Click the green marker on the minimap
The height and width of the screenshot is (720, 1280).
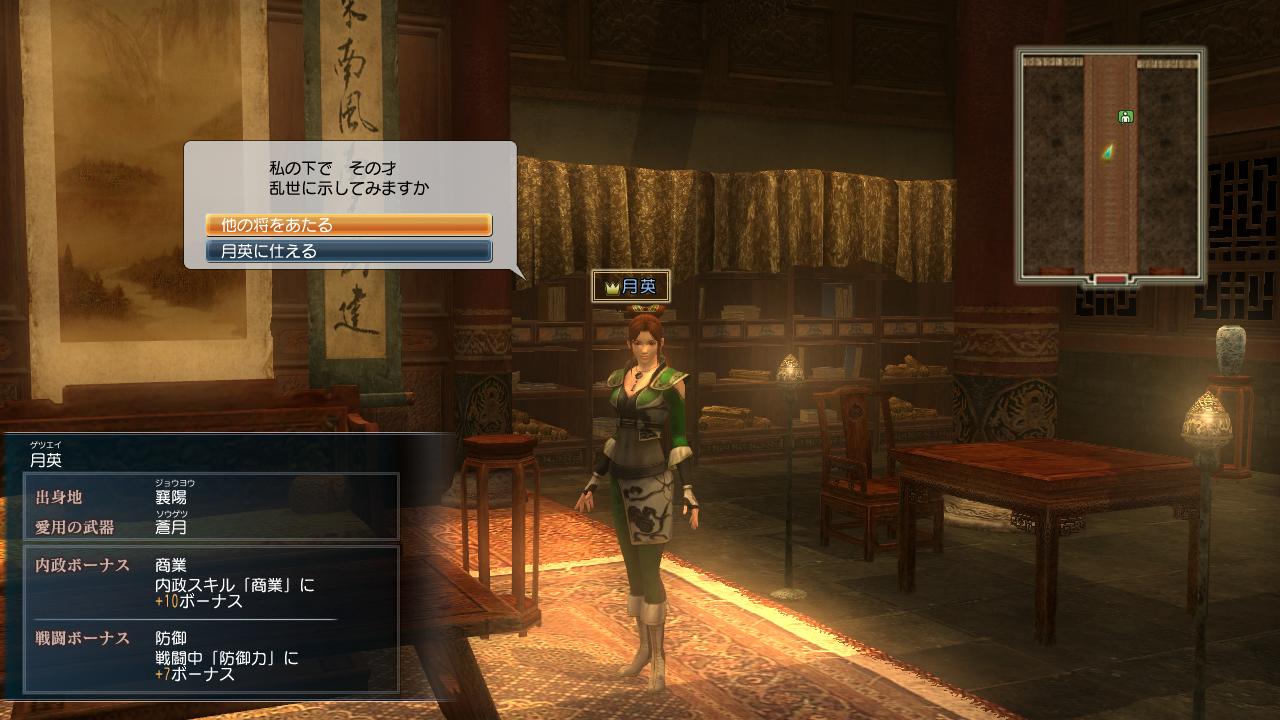pyautogui.click(x=1125, y=117)
